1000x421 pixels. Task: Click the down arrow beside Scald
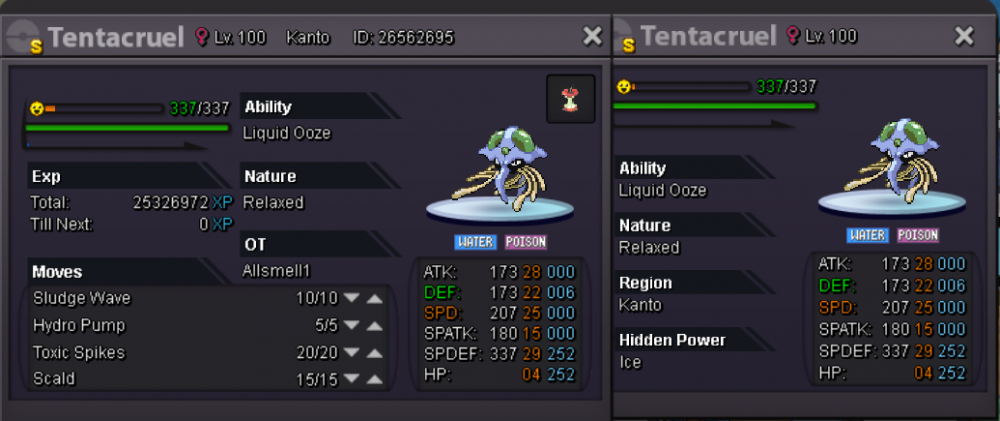coord(351,379)
